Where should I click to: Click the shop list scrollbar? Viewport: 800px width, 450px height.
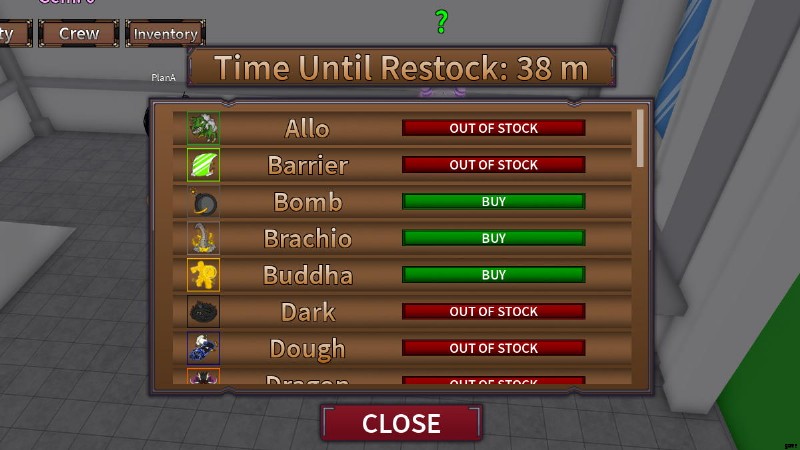click(640, 138)
